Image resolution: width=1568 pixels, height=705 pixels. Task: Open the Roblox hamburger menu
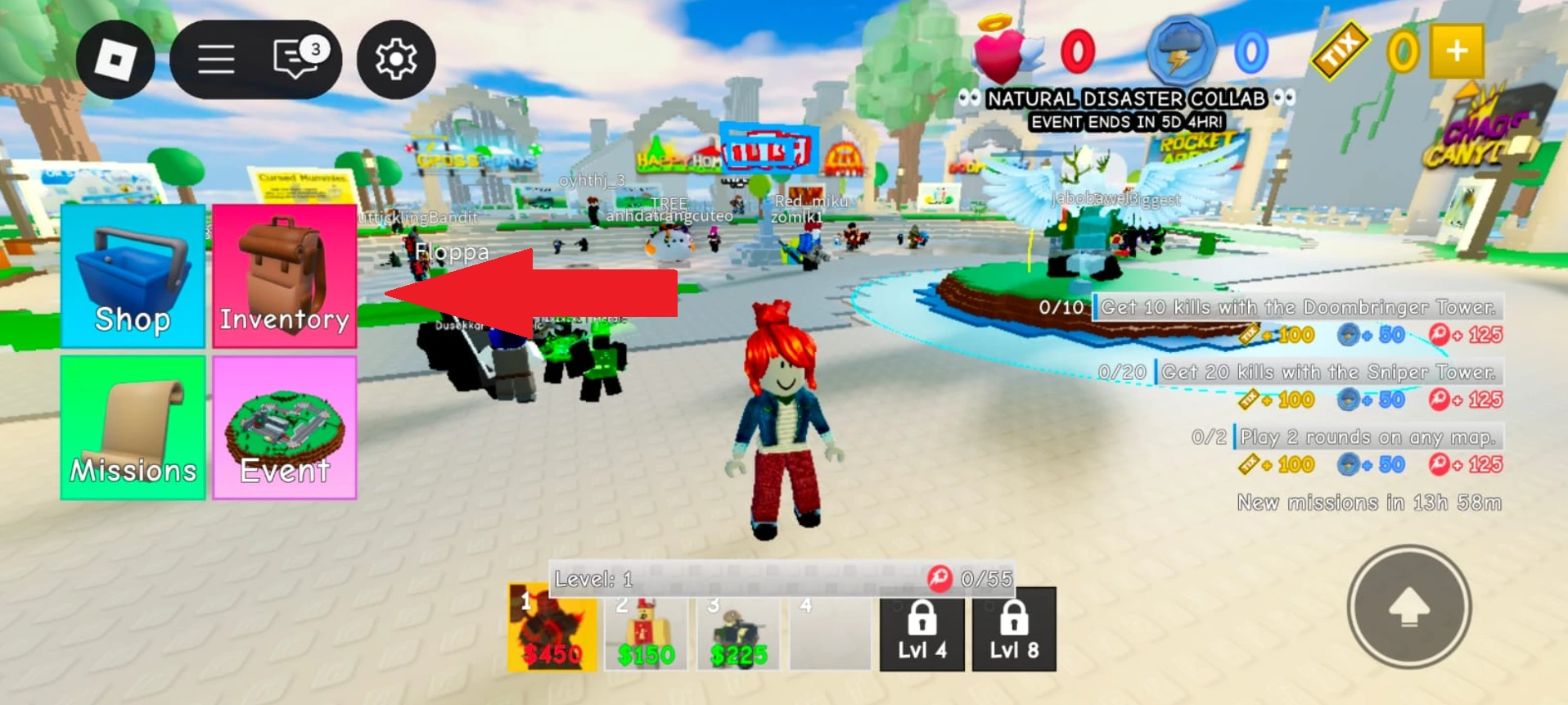(x=216, y=60)
